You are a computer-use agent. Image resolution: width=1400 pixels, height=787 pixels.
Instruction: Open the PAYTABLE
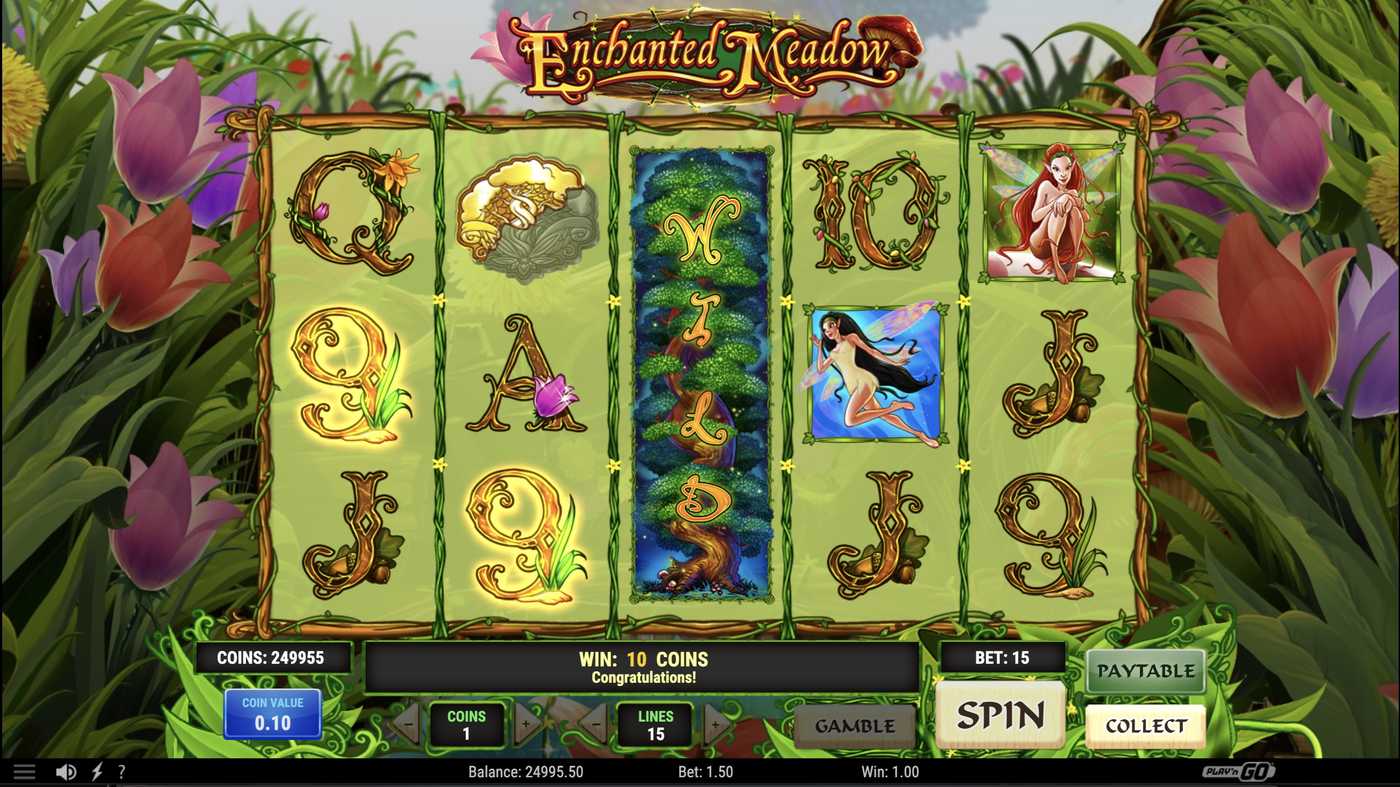(x=1144, y=671)
